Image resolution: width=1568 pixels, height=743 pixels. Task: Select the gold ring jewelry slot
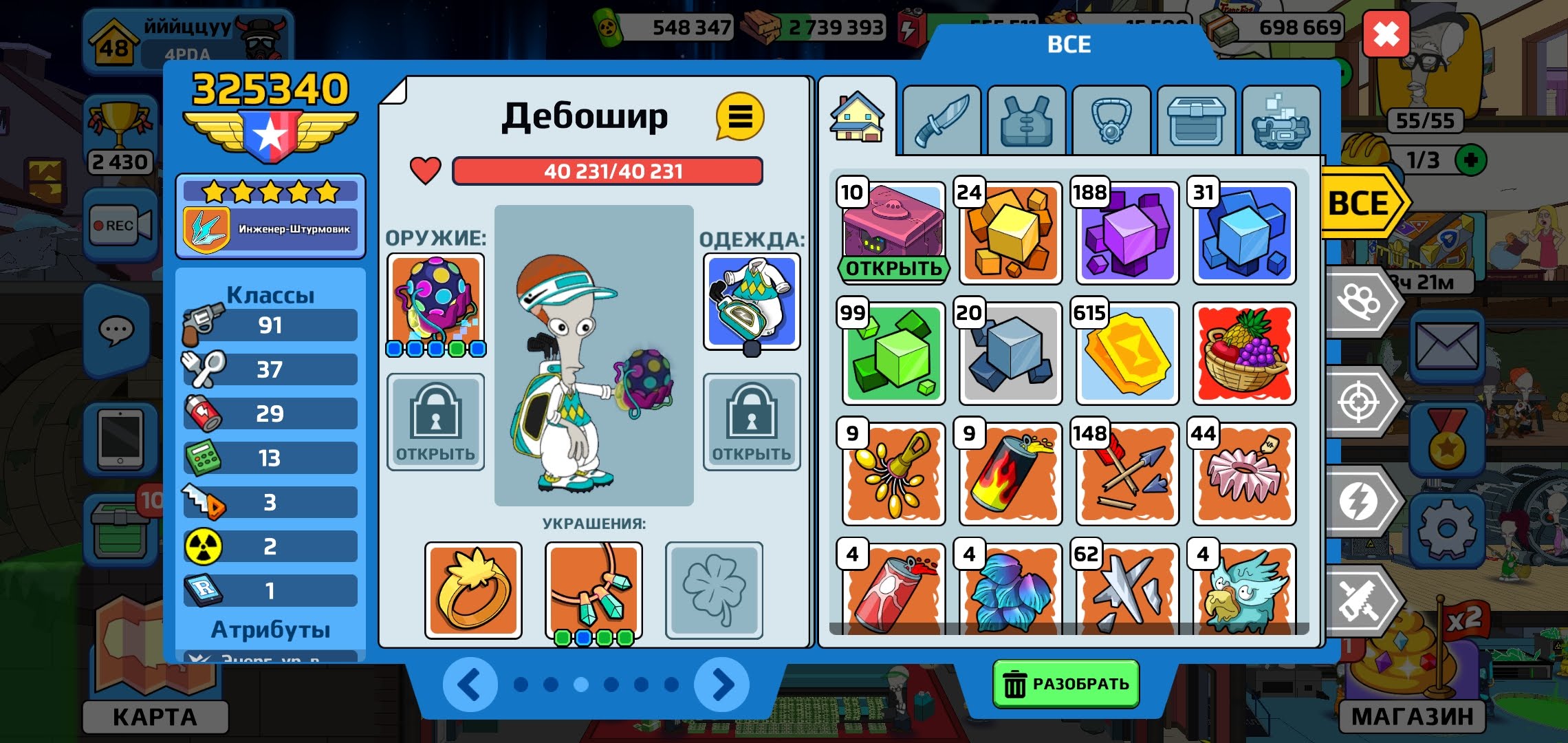click(x=473, y=590)
